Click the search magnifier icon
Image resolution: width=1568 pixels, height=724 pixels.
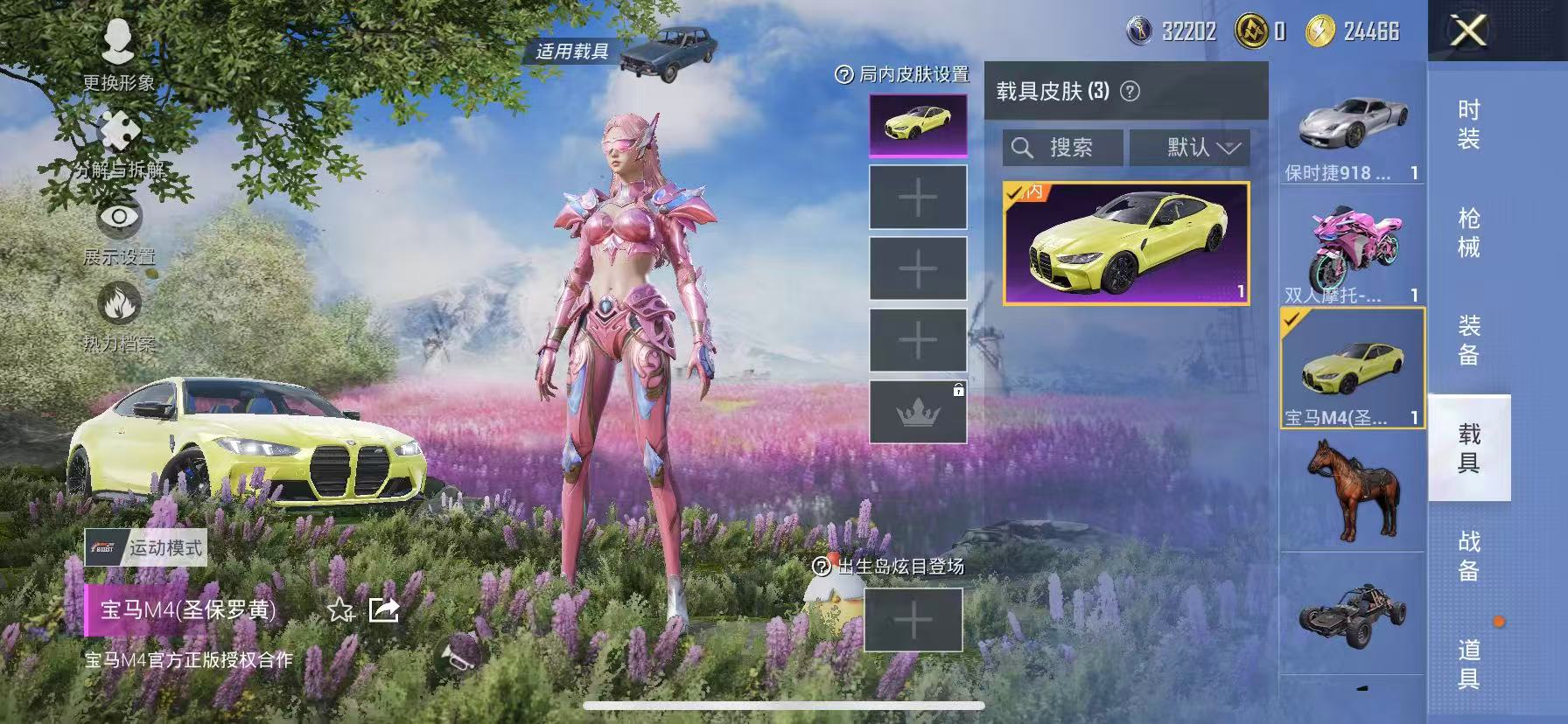click(x=1022, y=148)
